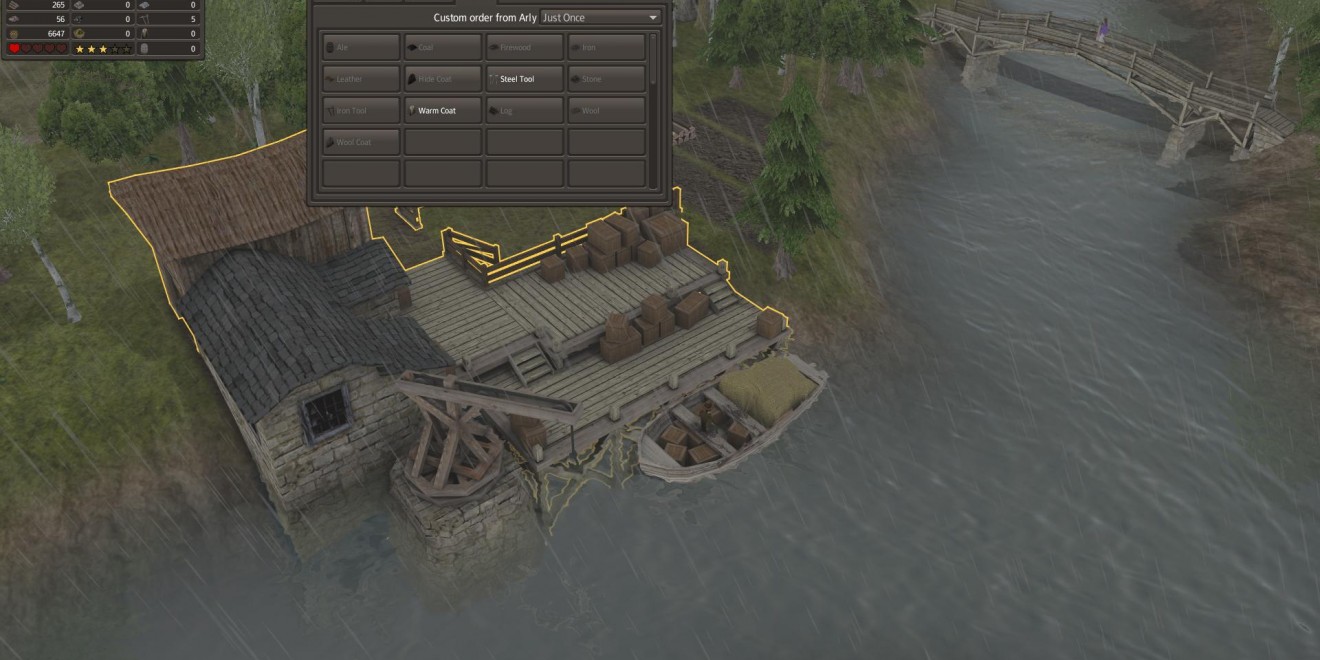Viewport: 1320px width, 660px height.
Task: Select the Firewood order button
Action: pyautogui.click(x=525, y=47)
